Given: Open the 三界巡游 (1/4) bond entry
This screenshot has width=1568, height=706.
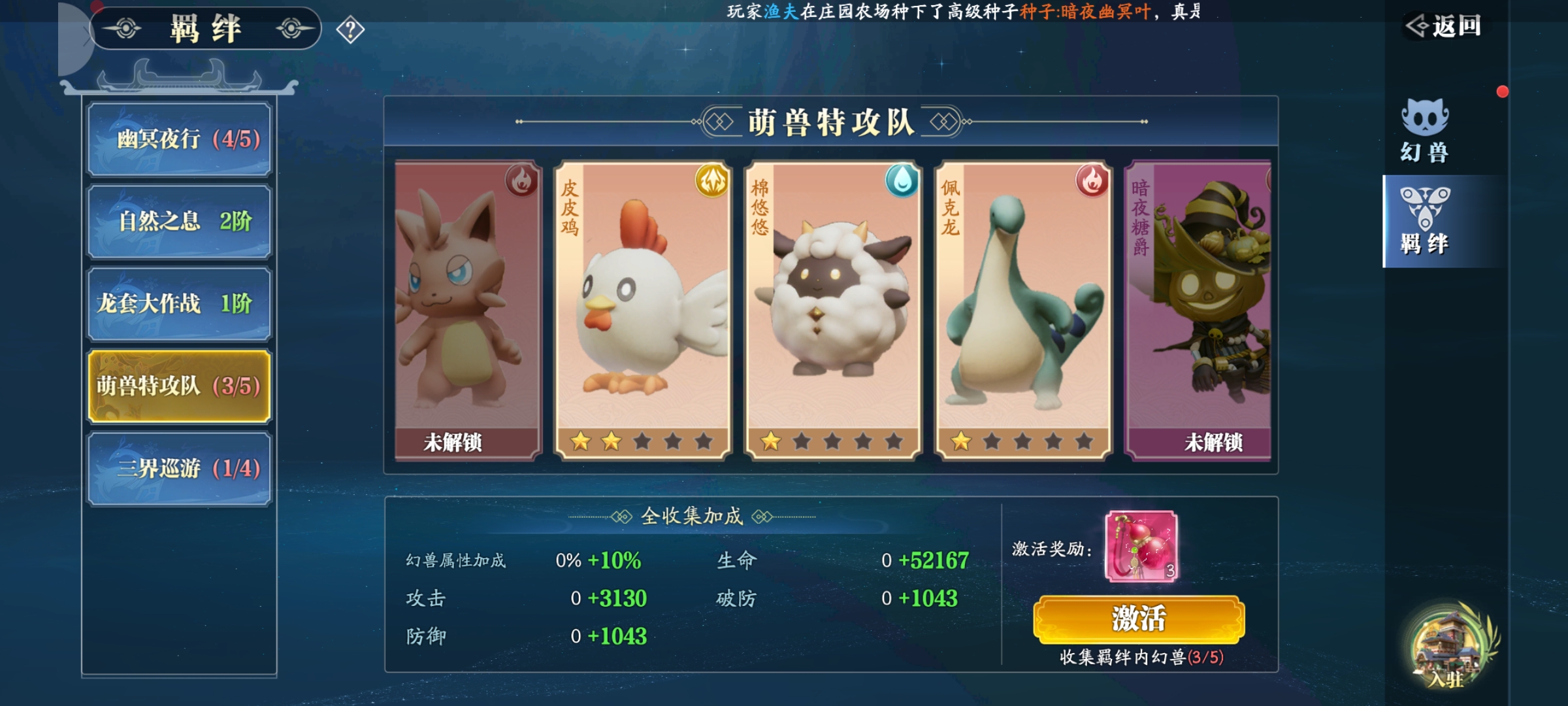Looking at the screenshot, I should click(179, 469).
